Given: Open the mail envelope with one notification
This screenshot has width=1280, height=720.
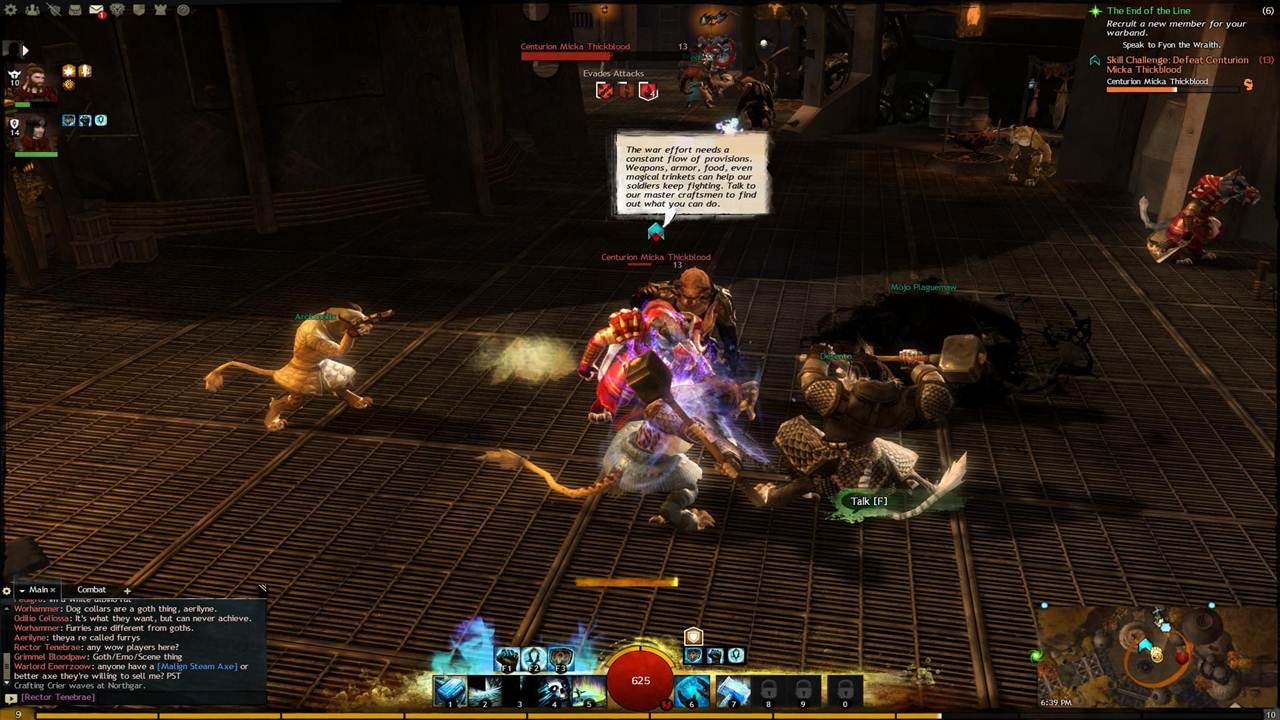Looking at the screenshot, I should (96, 10).
